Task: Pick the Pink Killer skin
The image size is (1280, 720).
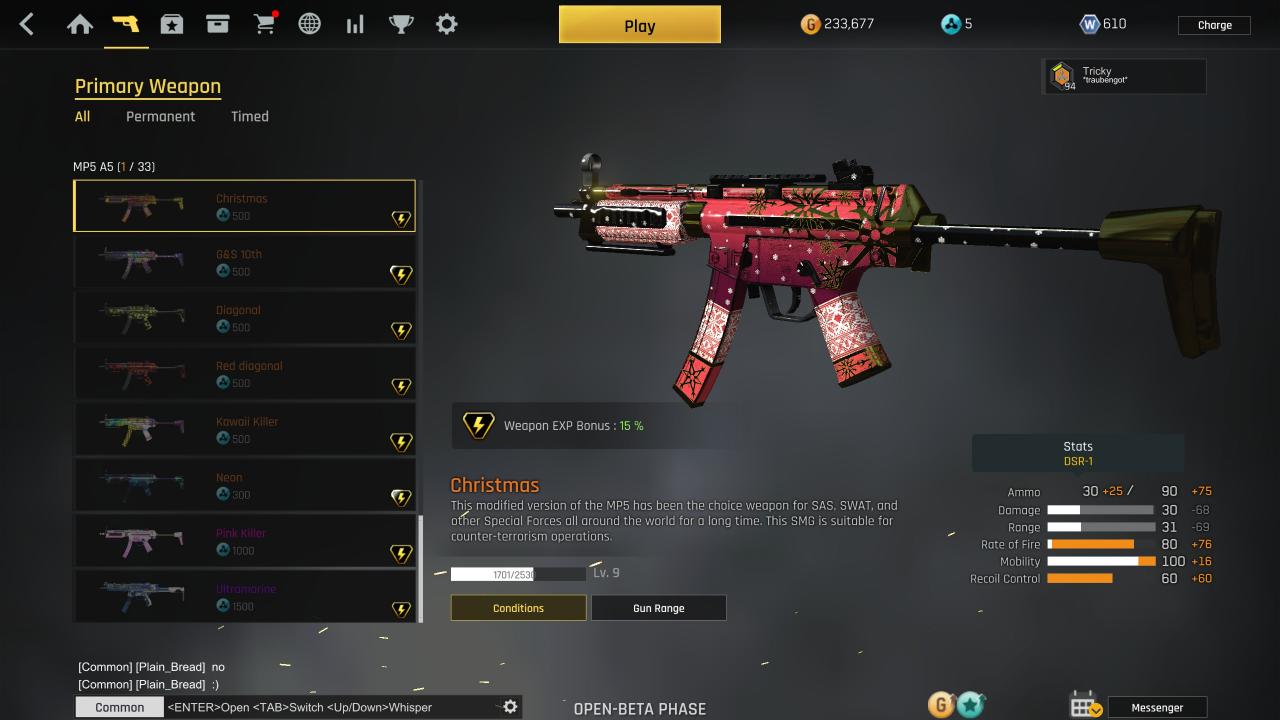Action: (x=245, y=541)
